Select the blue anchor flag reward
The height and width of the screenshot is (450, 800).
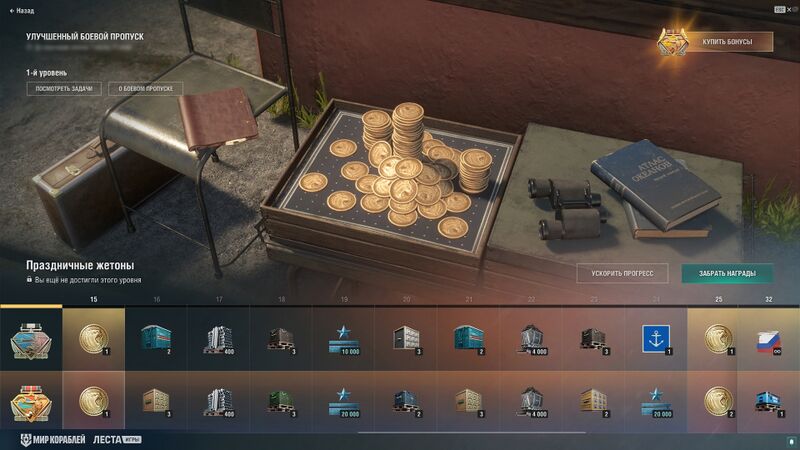click(655, 338)
